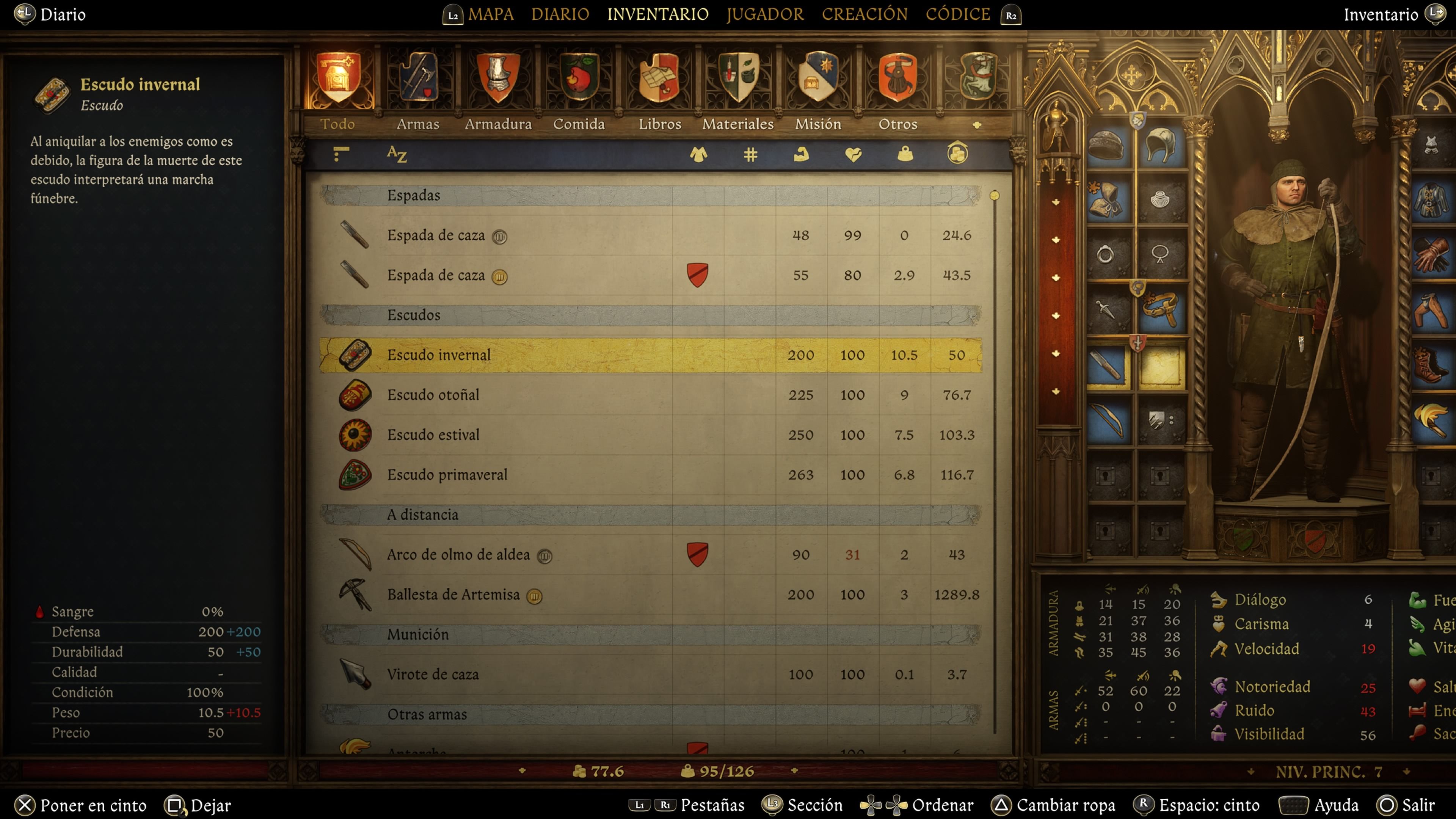Viewport: 1456px width, 819px height.
Task: Sort items by weight icon
Action: coord(904,154)
